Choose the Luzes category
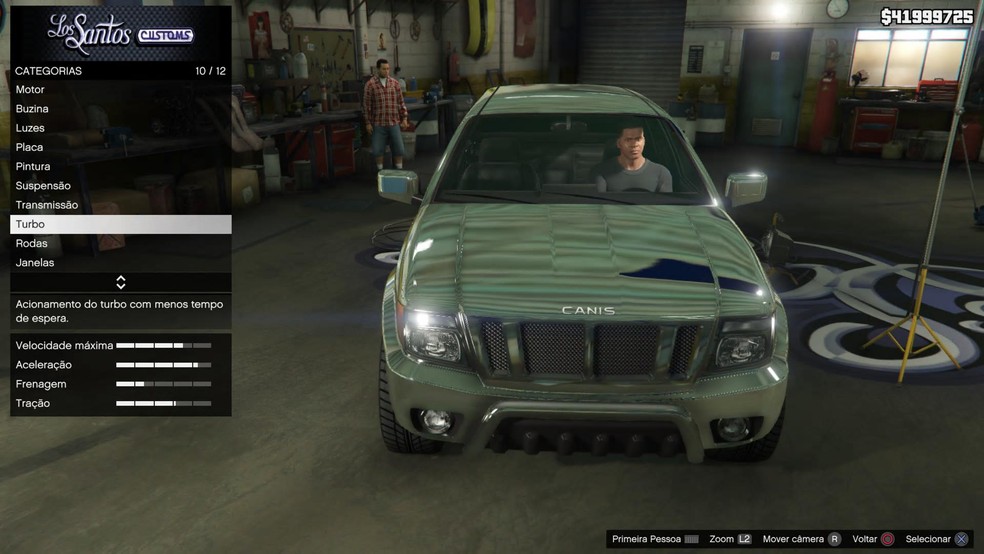 click(120, 128)
